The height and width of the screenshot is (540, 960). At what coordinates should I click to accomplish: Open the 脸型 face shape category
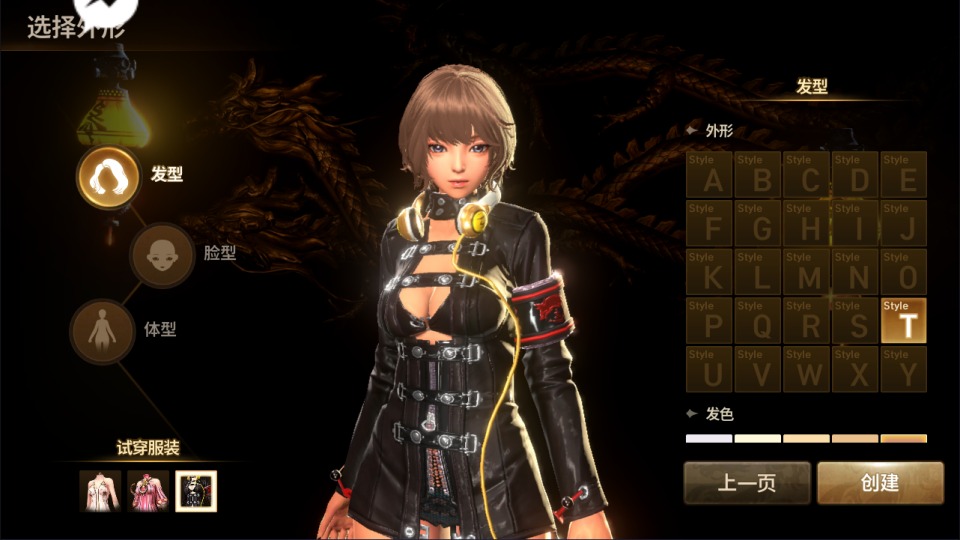[162, 254]
